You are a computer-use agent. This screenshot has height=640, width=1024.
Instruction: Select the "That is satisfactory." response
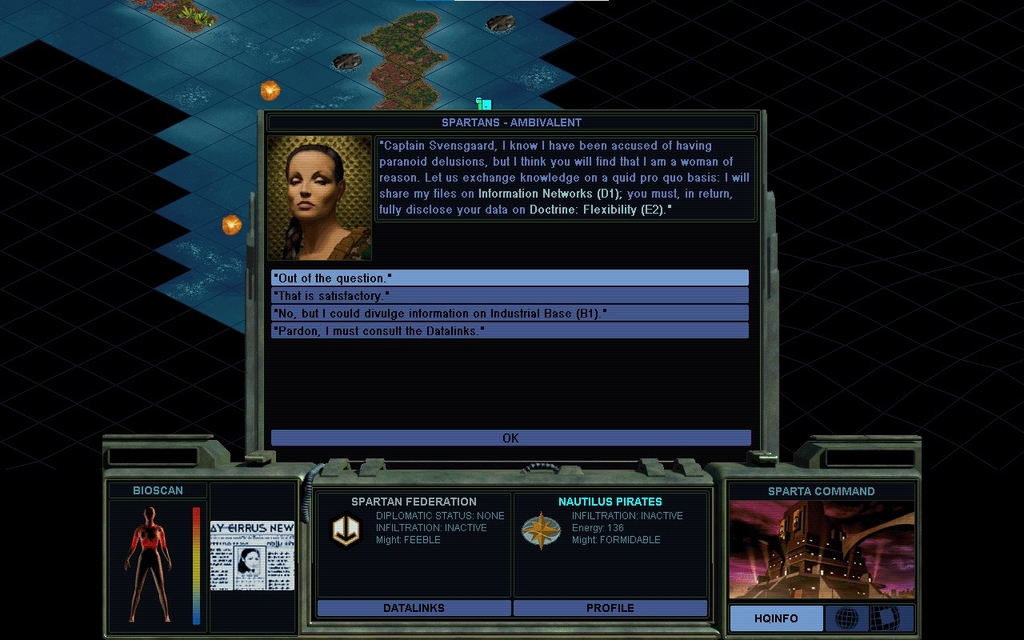point(509,296)
